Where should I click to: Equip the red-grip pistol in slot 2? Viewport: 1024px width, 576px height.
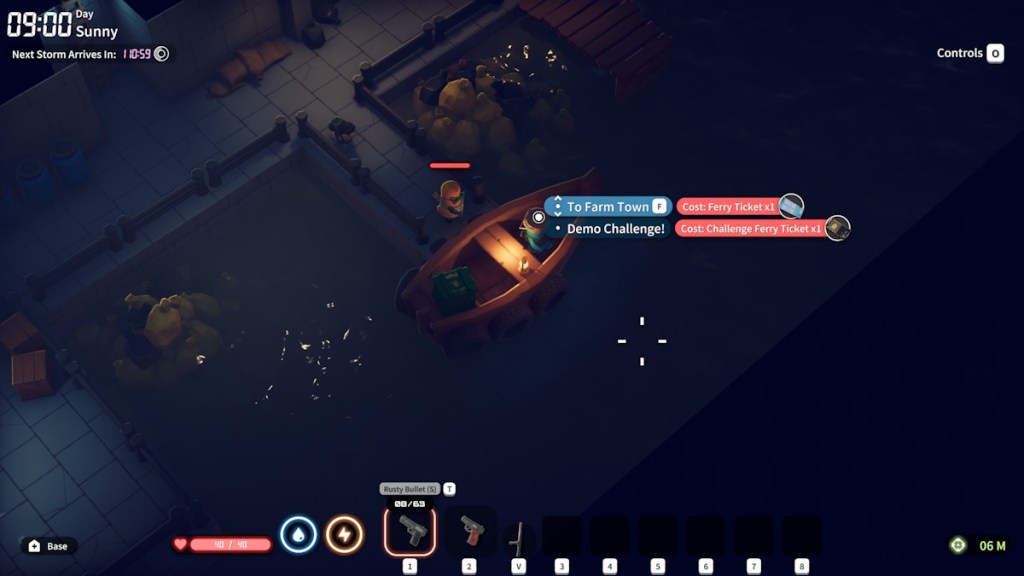coord(469,531)
